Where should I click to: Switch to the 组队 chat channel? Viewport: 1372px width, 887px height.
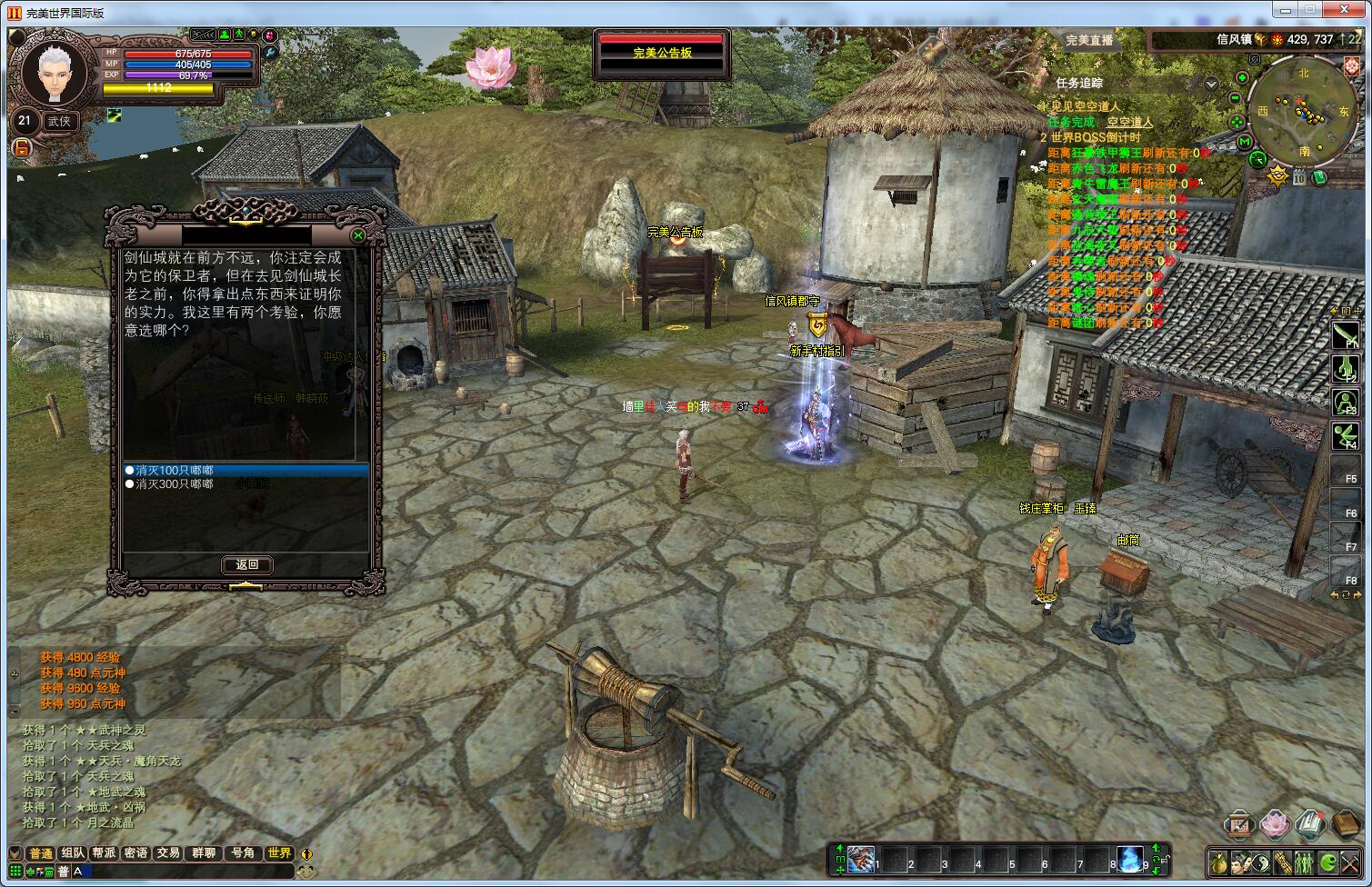coord(73,853)
